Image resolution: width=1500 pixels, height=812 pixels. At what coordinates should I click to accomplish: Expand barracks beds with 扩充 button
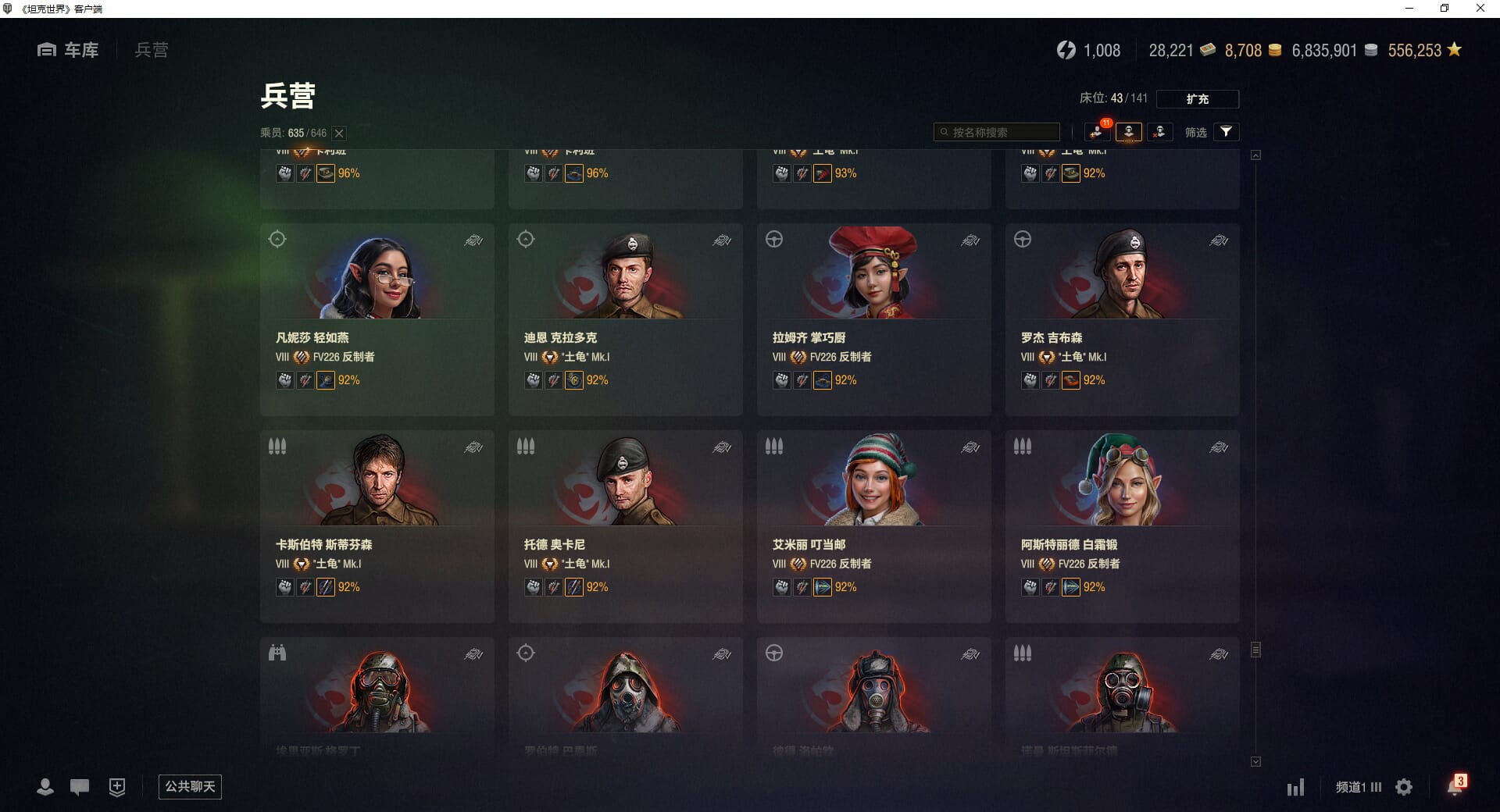[x=1197, y=99]
